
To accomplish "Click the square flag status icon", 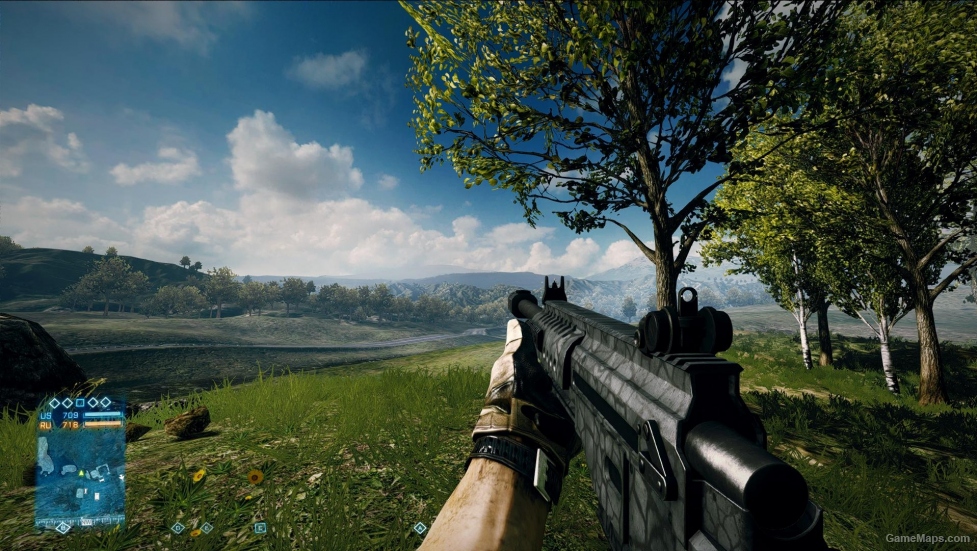I will [80, 402].
